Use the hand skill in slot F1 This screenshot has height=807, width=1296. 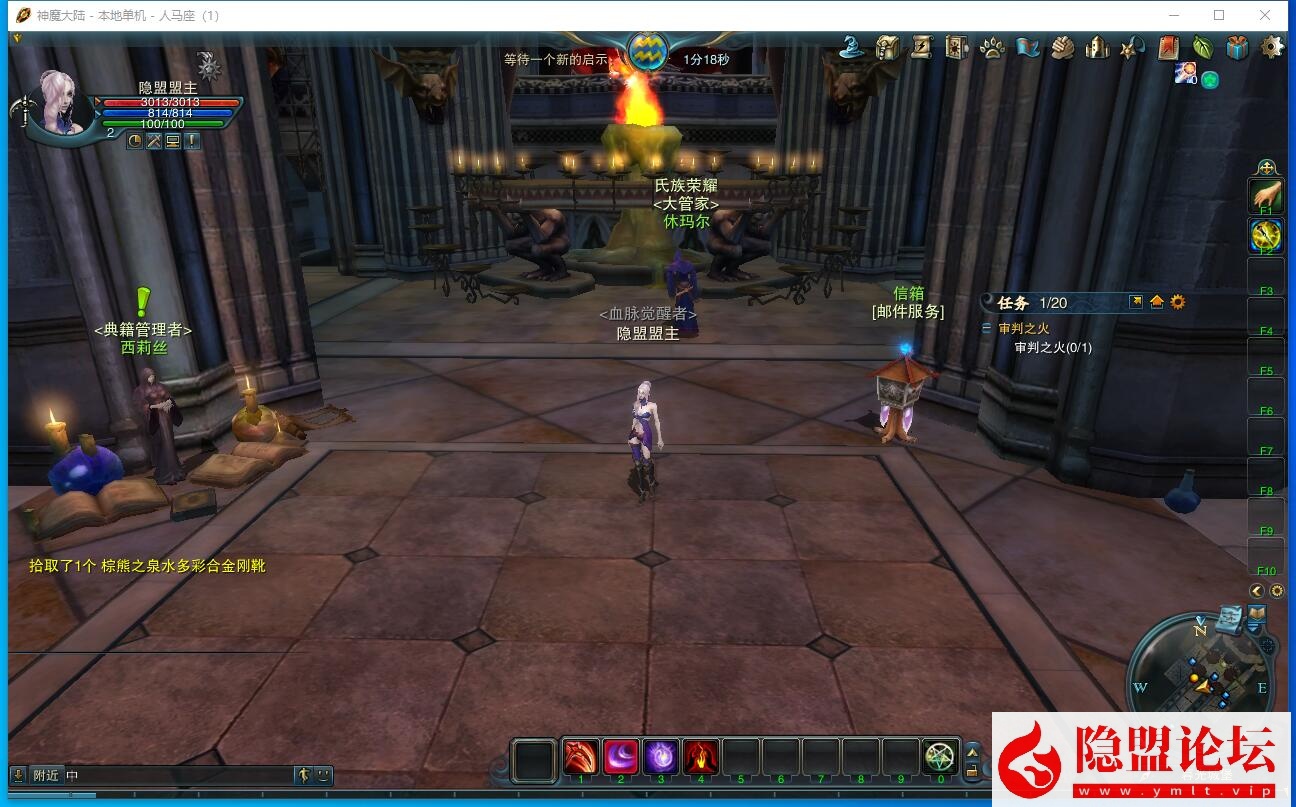coord(1266,195)
